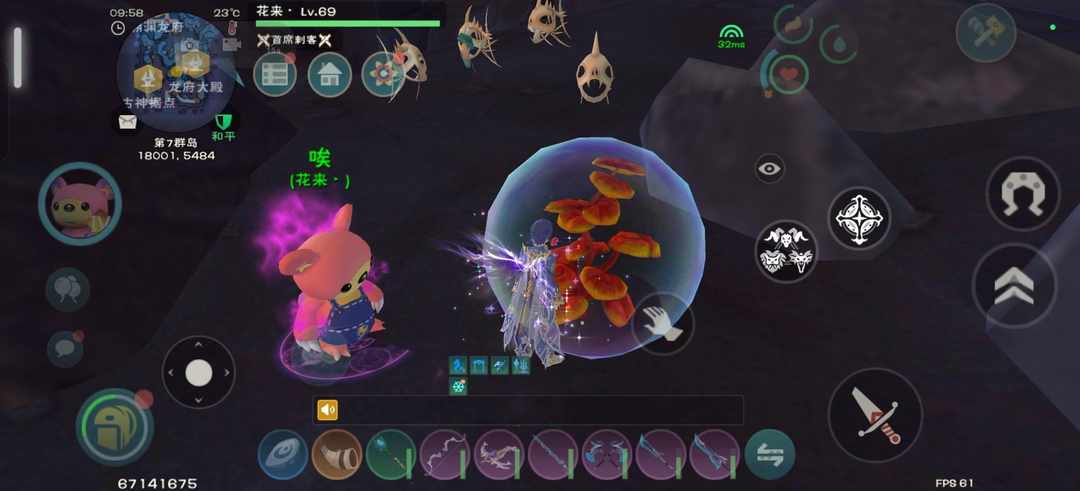This screenshot has height=491, width=1080.
Task: Use the horn item in hotbar
Action: [336, 454]
